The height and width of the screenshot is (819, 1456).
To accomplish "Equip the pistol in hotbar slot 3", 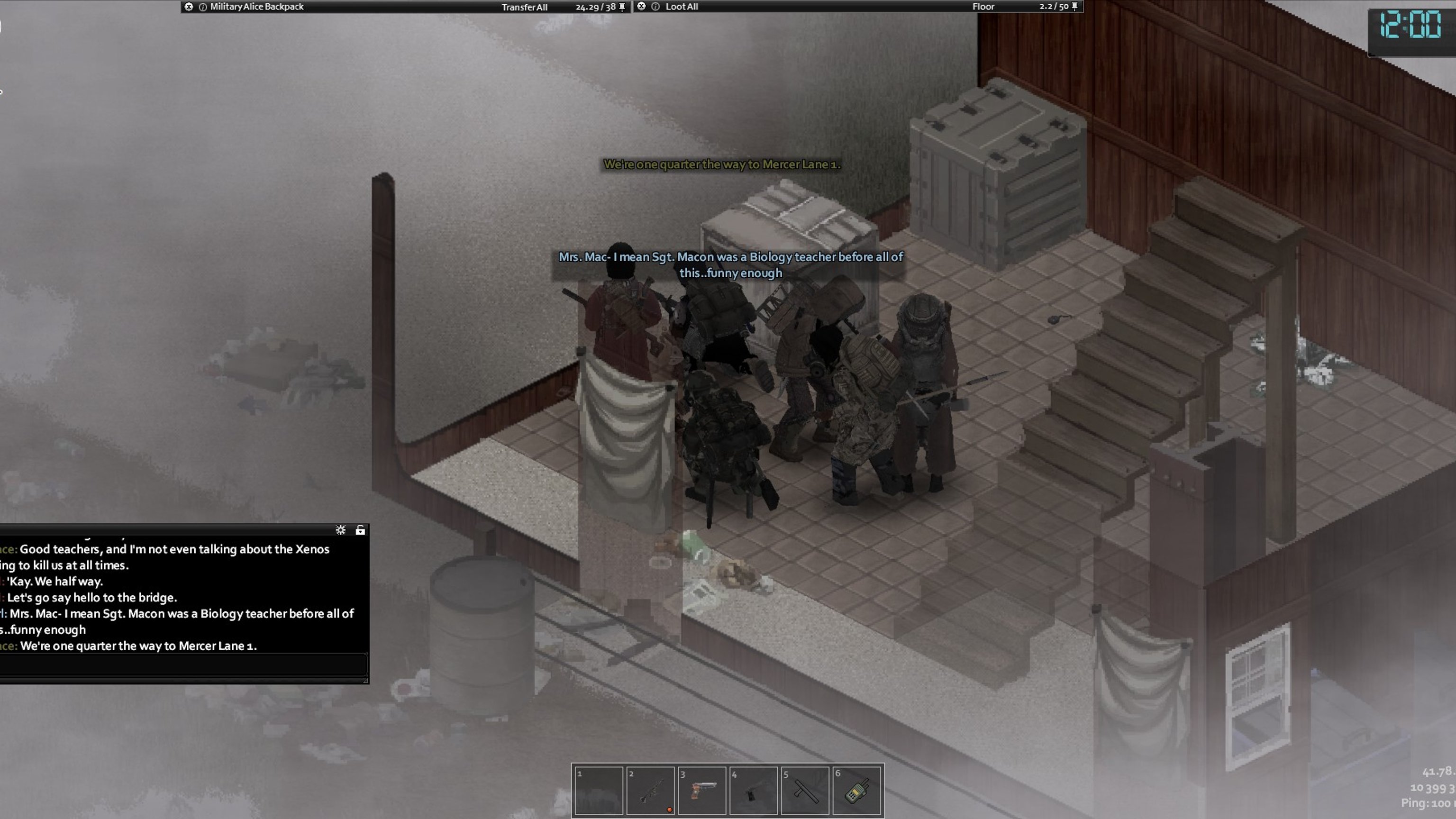I will (701, 790).
